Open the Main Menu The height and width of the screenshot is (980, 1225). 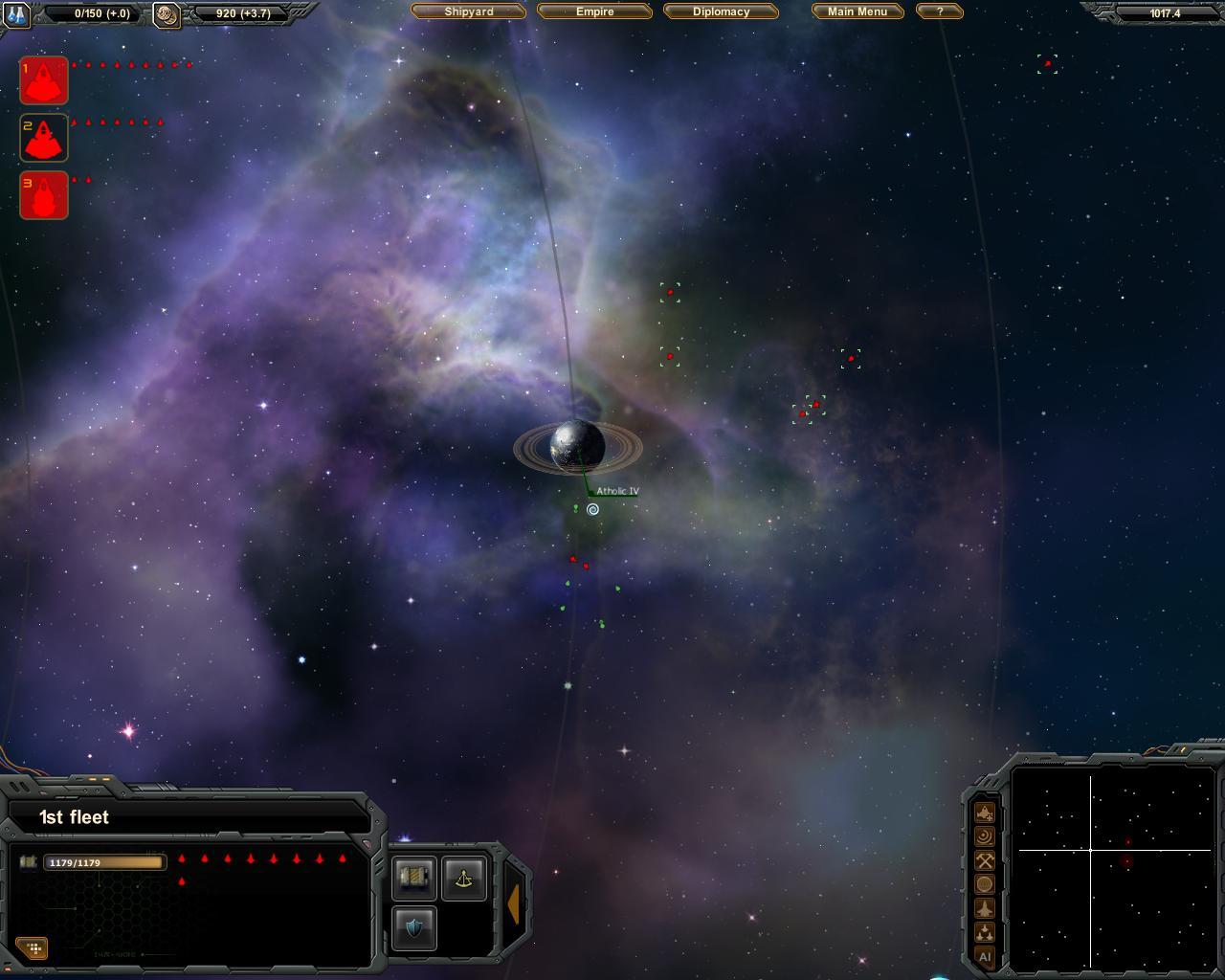pos(857,11)
